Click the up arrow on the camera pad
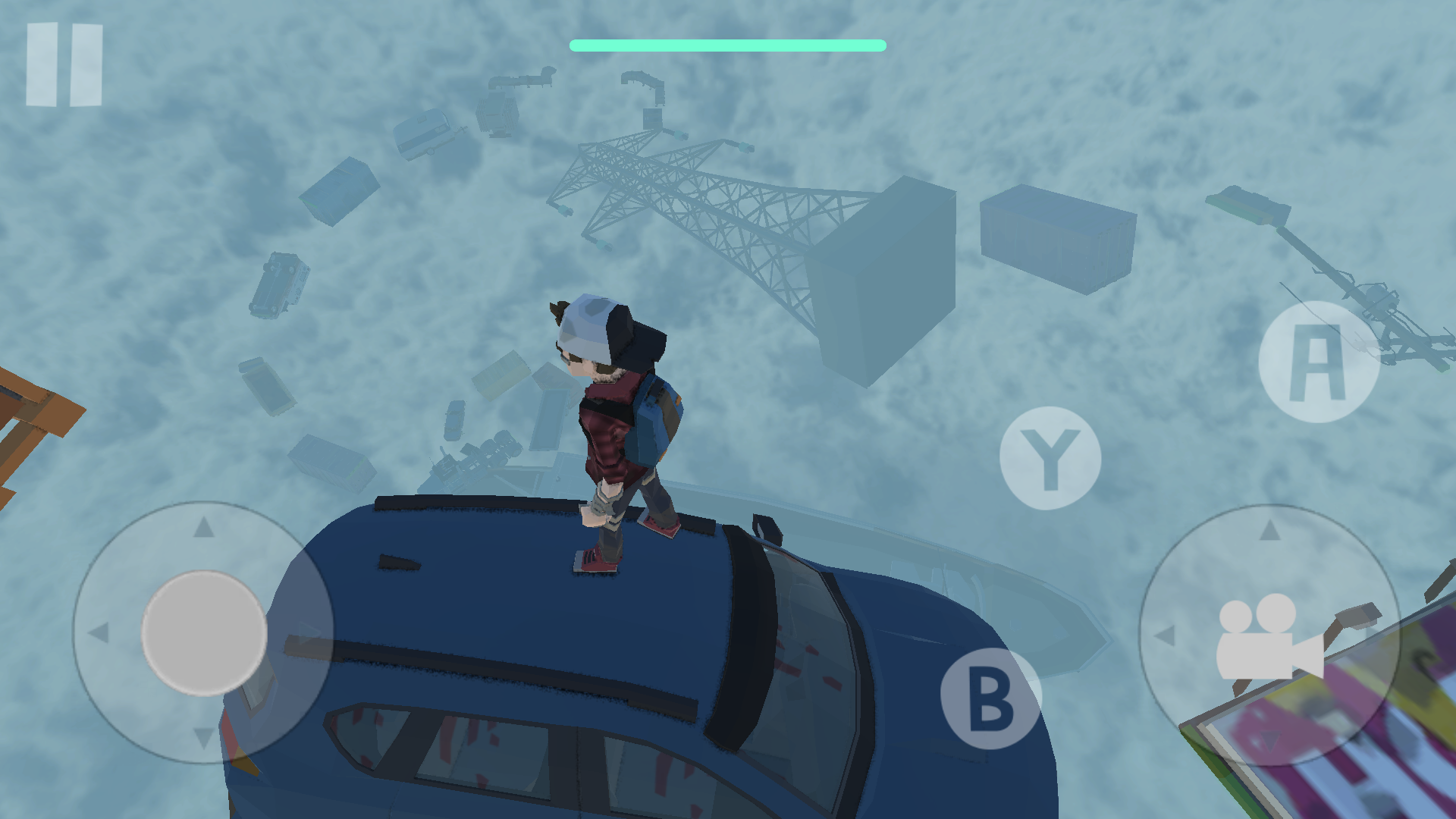 coord(1270,530)
